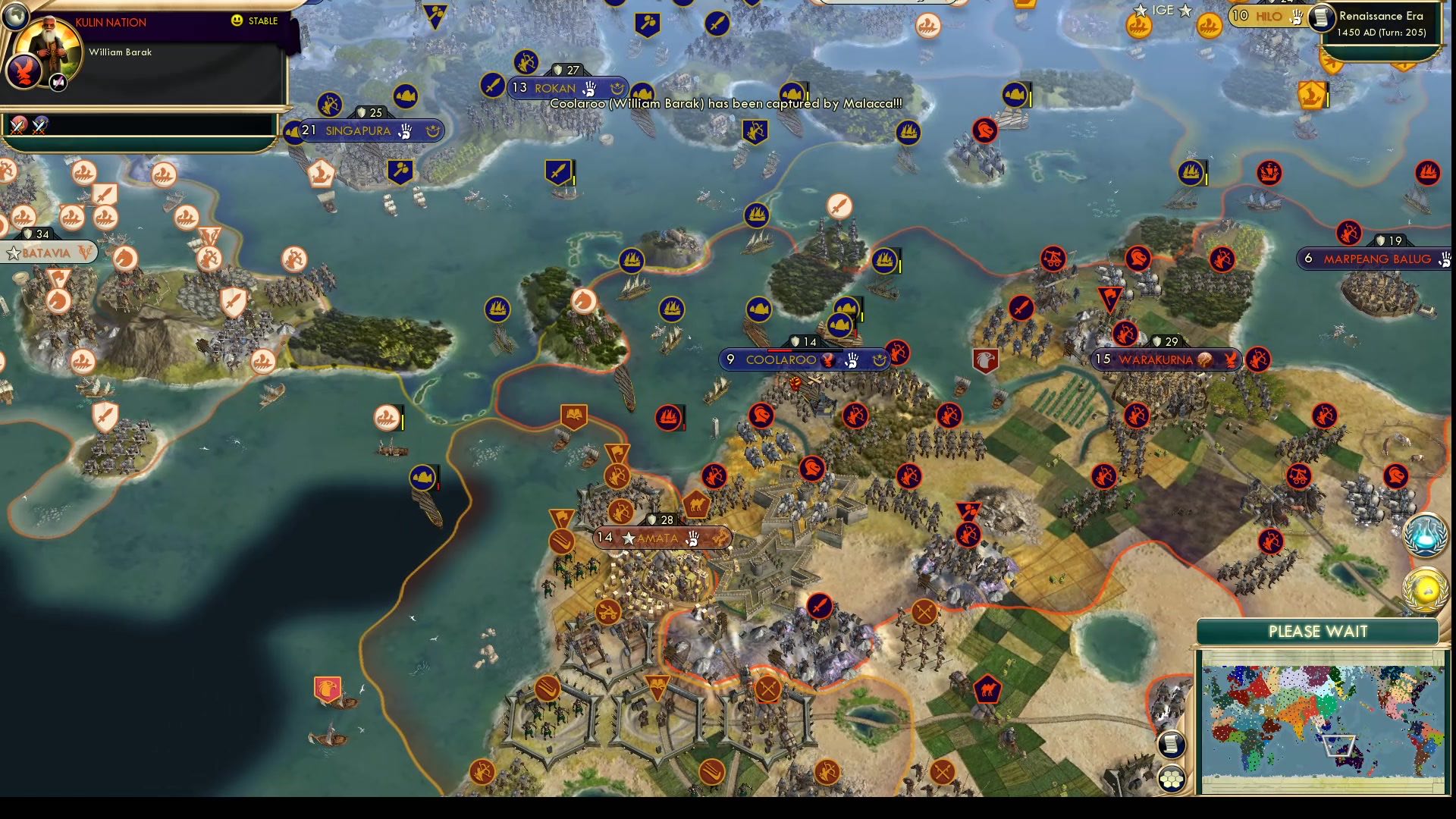Image resolution: width=1456 pixels, height=819 pixels.
Task: Click the crossed-swords icon under the leader panel
Action: click(17, 124)
